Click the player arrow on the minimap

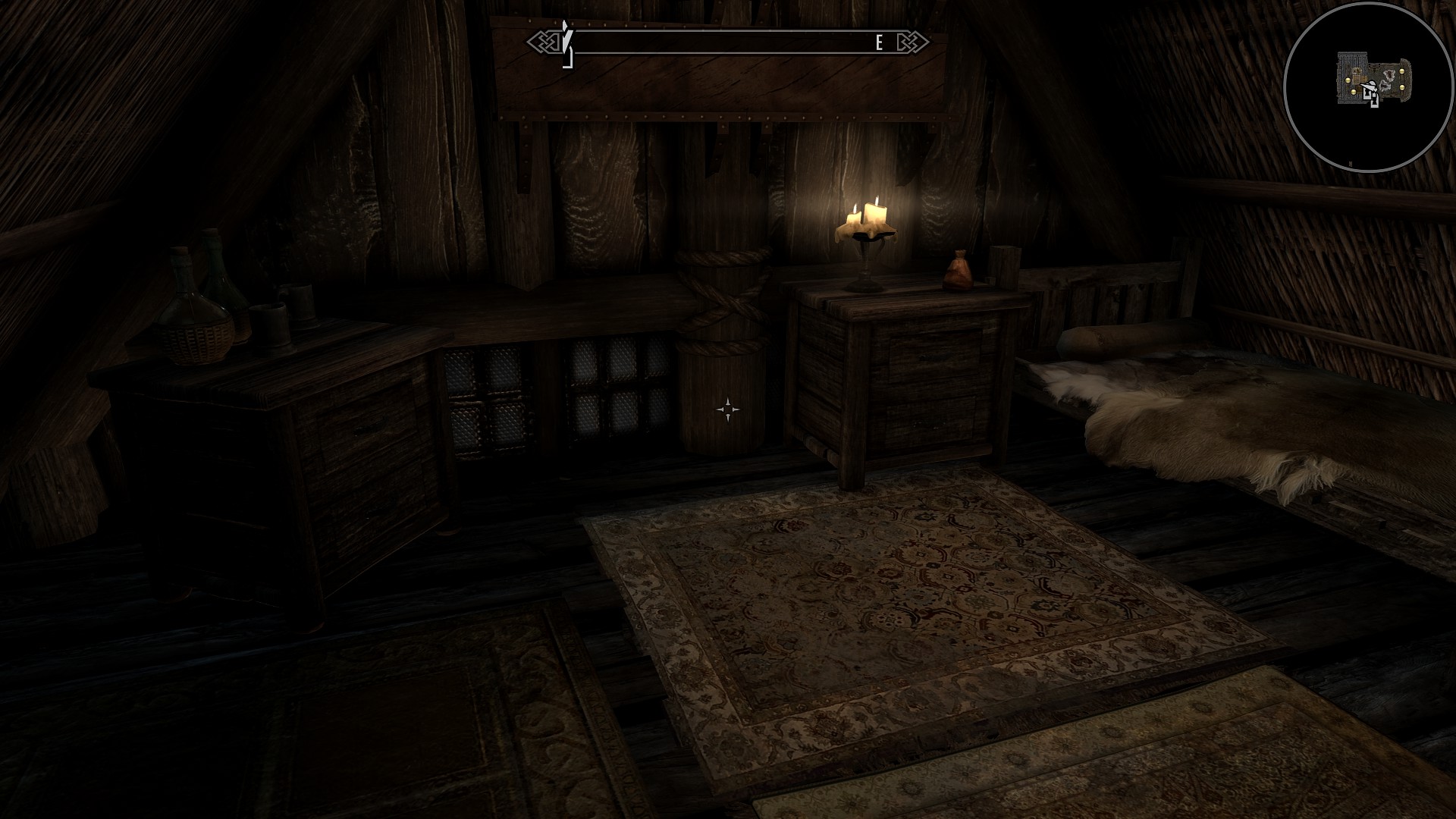click(x=1370, y=86)
